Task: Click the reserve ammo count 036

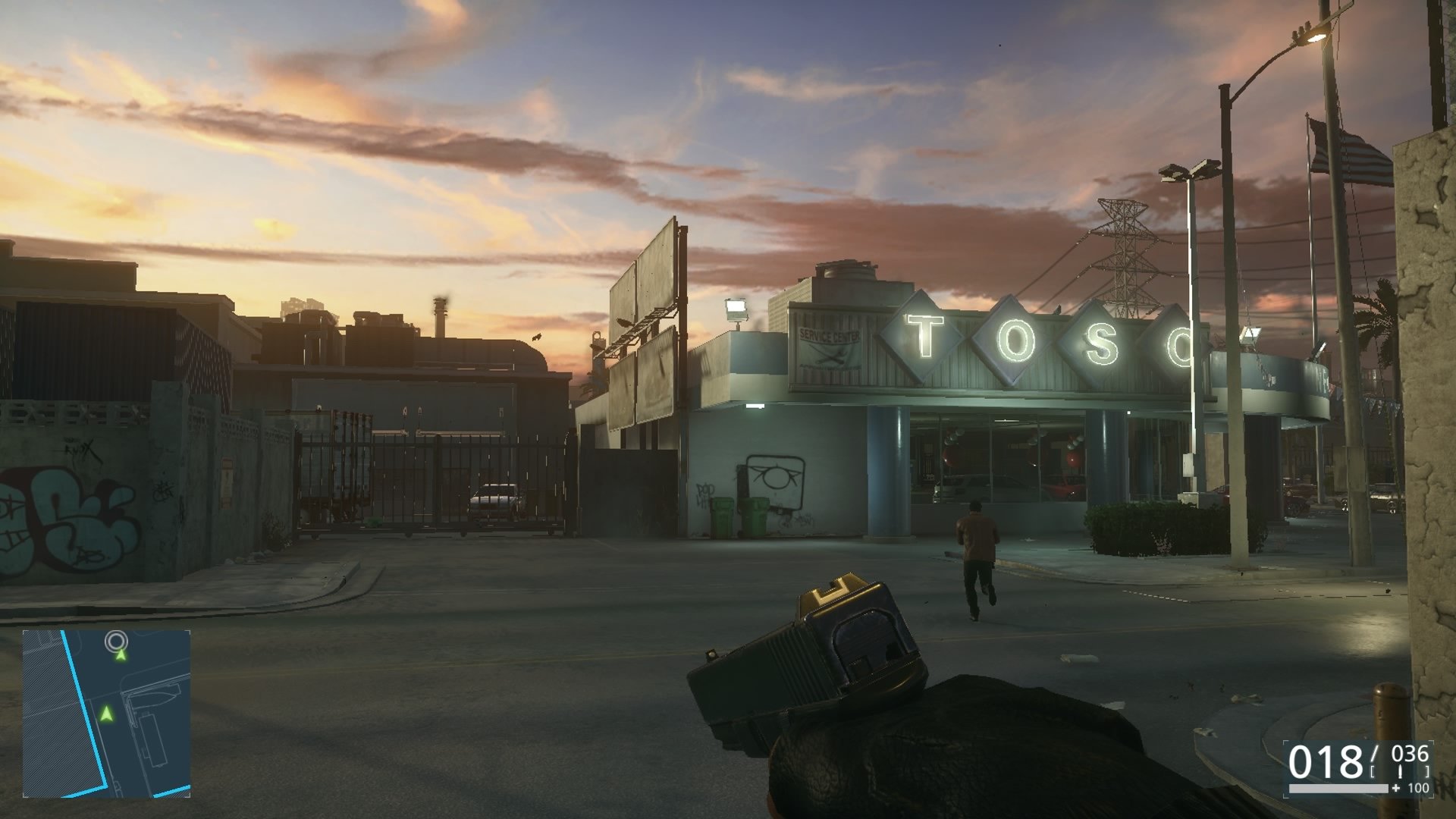Action: click(x=1409, y=755)
